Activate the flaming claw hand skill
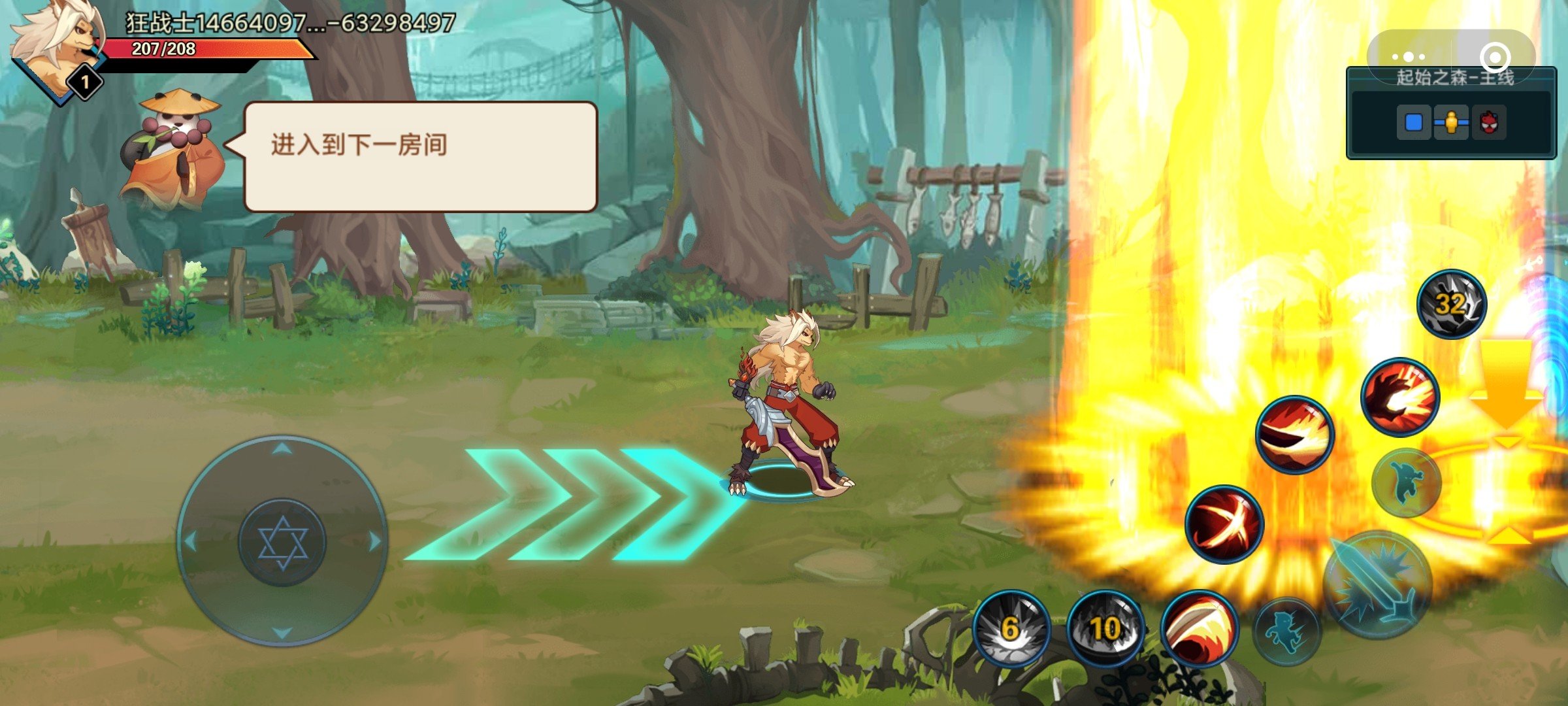1568x706 pixels. [x=1399, y=397]
